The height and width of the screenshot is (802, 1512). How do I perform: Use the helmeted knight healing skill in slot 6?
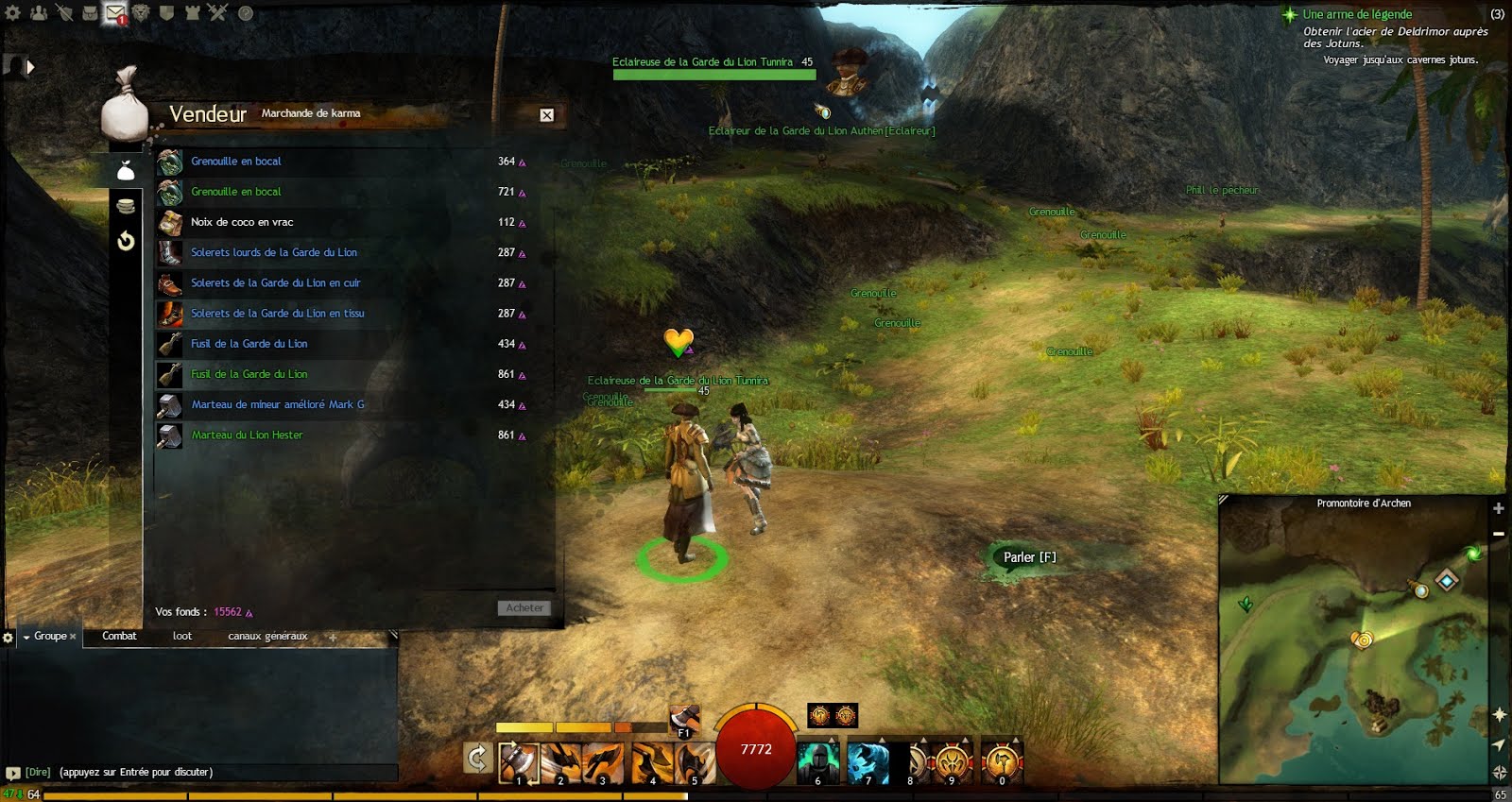click(817, 761)
